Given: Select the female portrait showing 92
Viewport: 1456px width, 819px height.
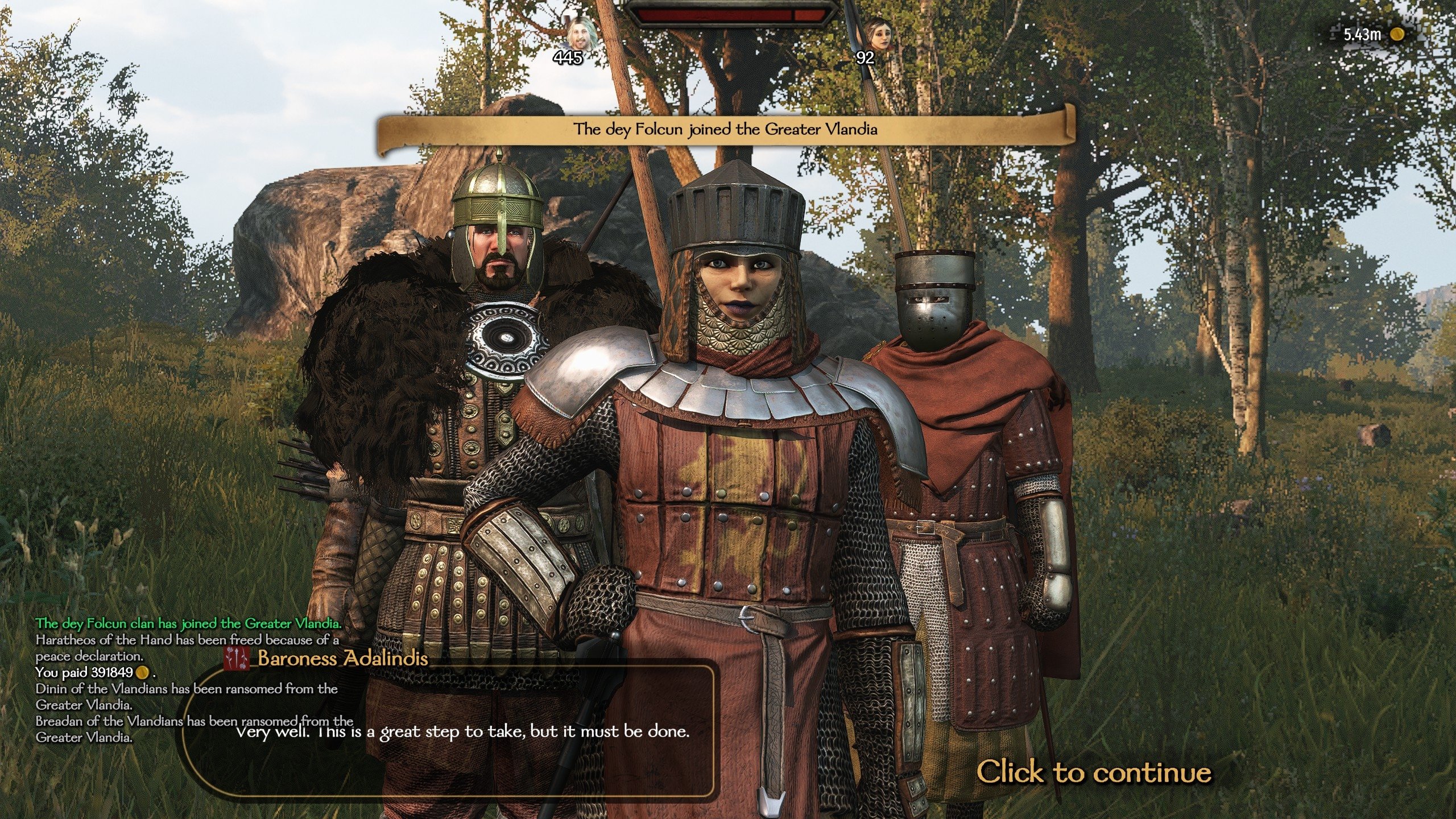Looking at the screenshot, I should coord(878,34).
